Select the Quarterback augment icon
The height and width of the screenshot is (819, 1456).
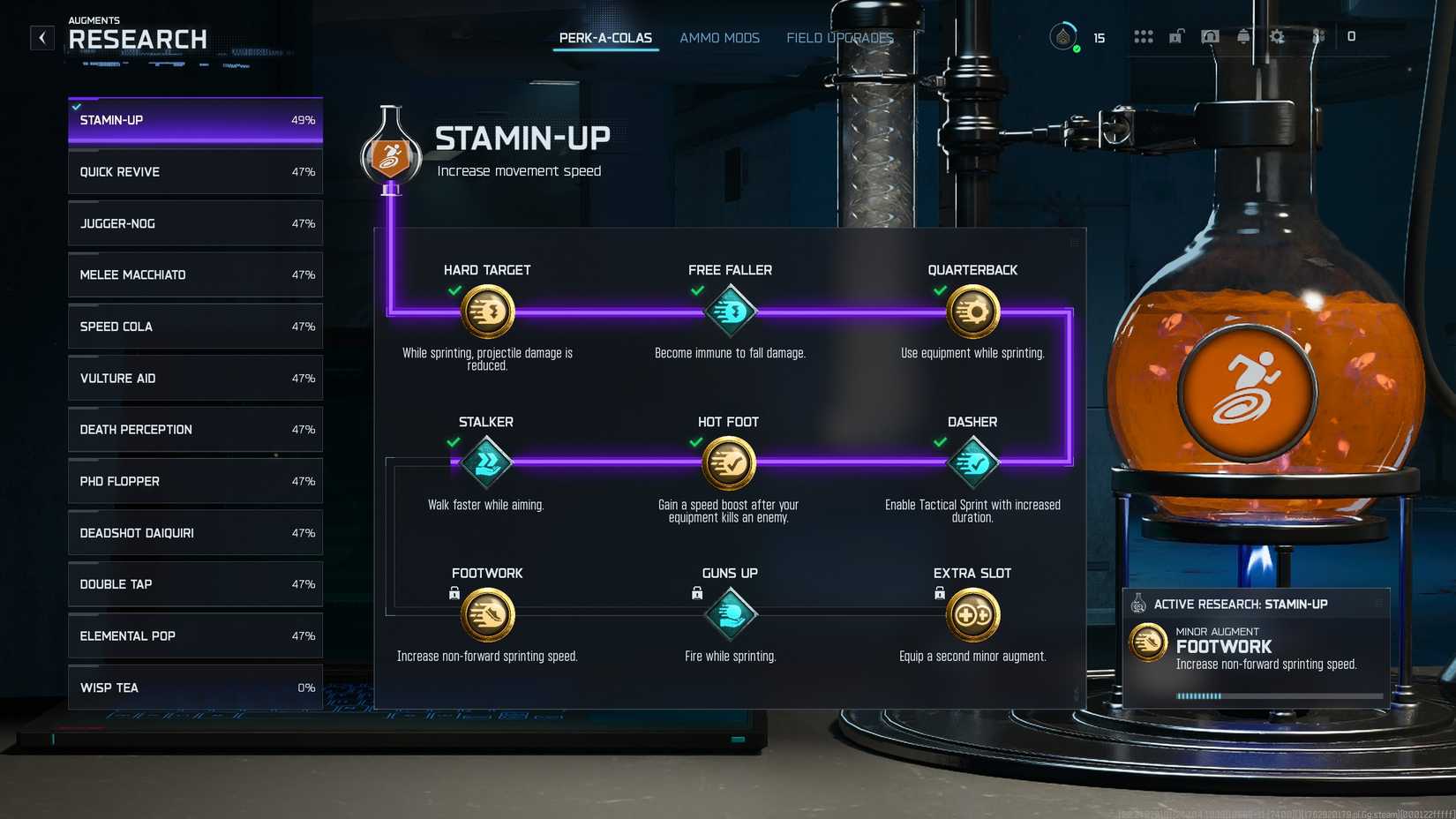coord(972,311)
